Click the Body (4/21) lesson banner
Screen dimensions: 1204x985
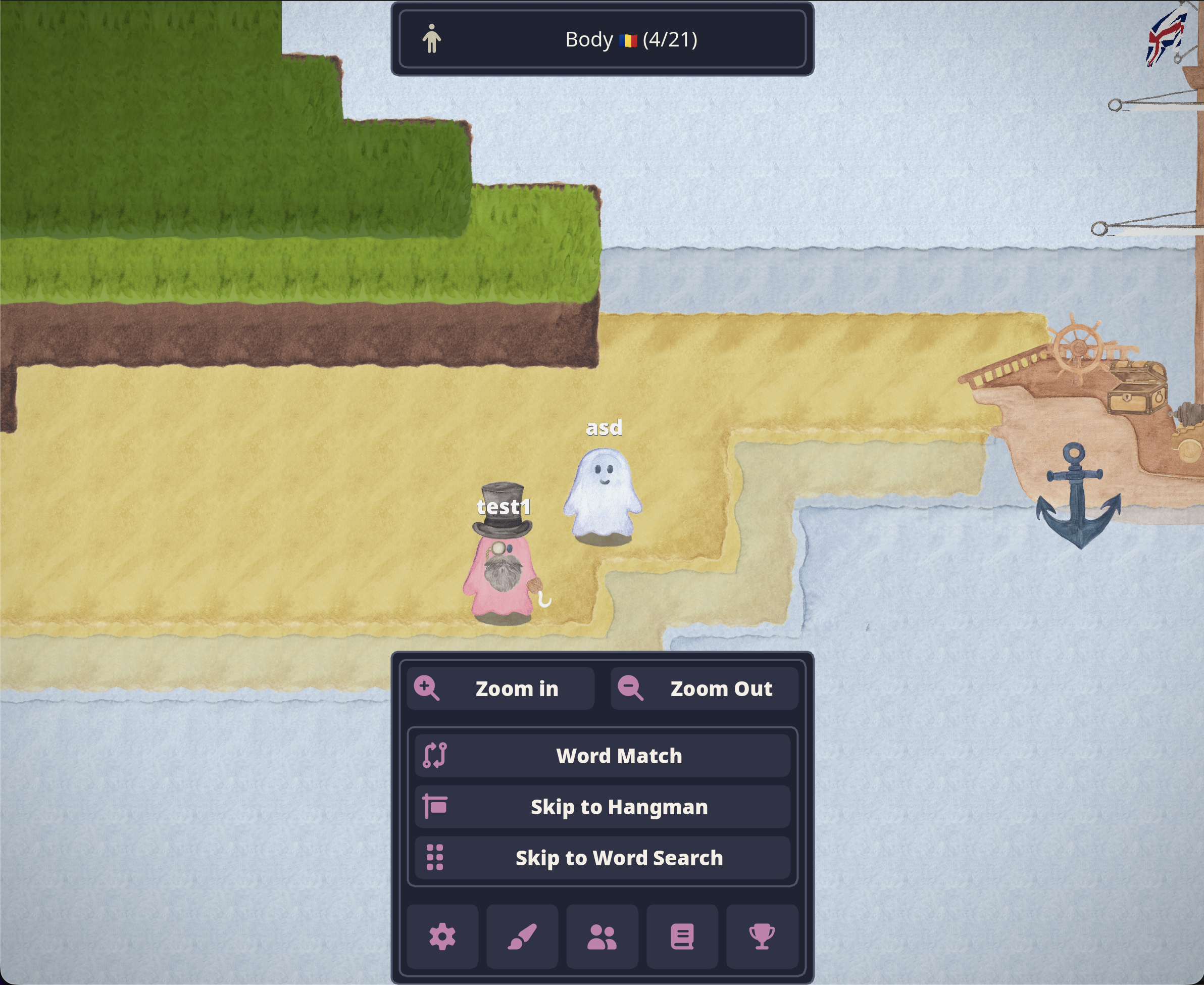tap(603, 39)
